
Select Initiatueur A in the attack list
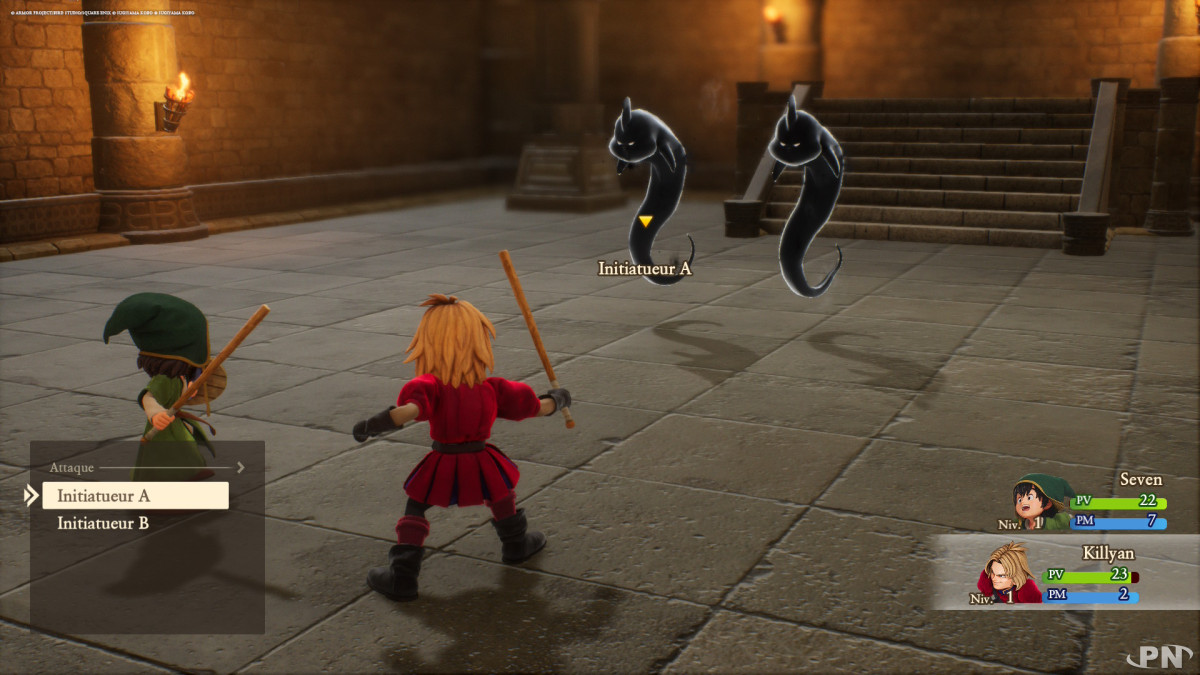click(135, 496)
